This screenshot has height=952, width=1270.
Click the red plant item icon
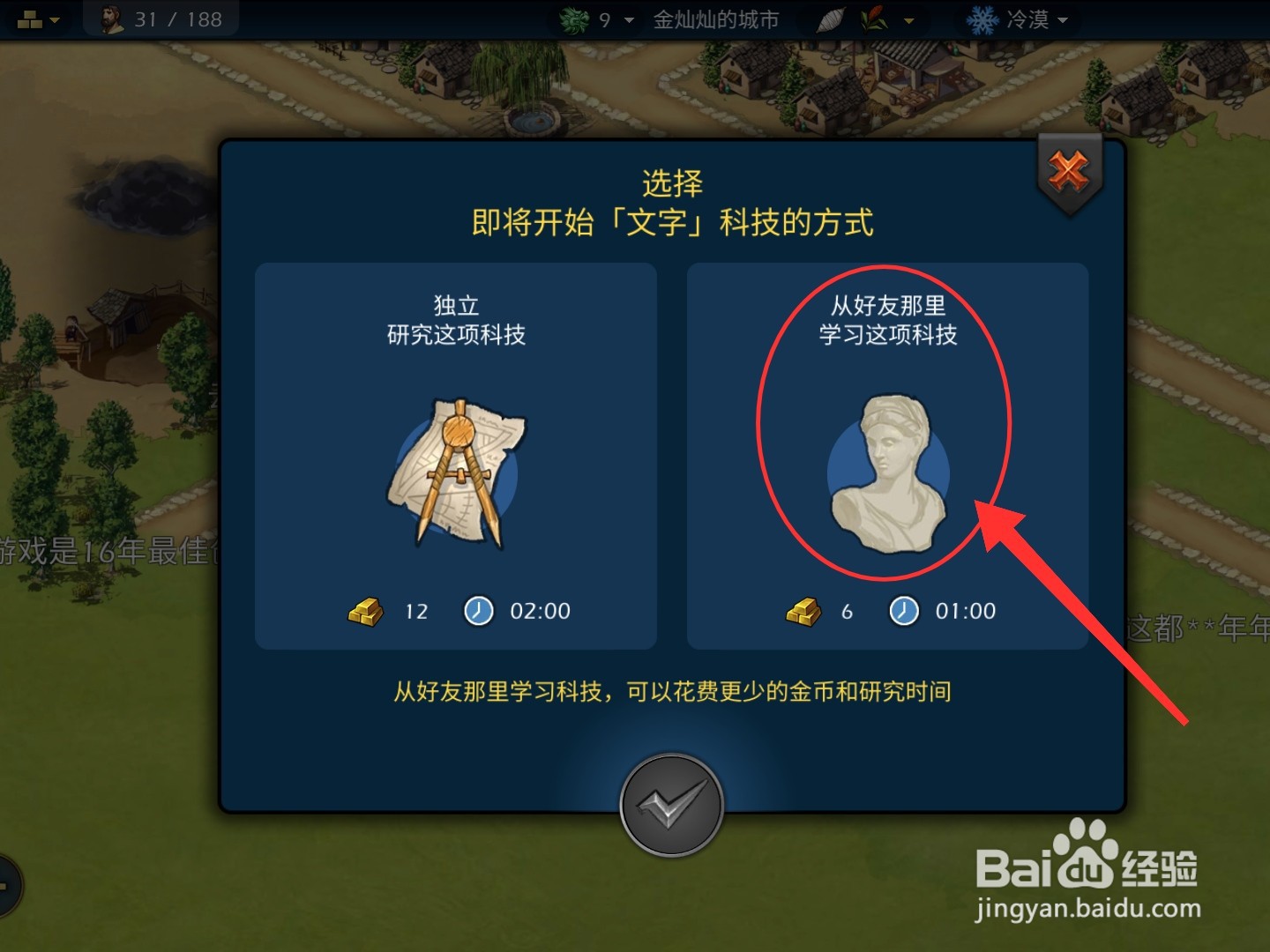point(874,19)
